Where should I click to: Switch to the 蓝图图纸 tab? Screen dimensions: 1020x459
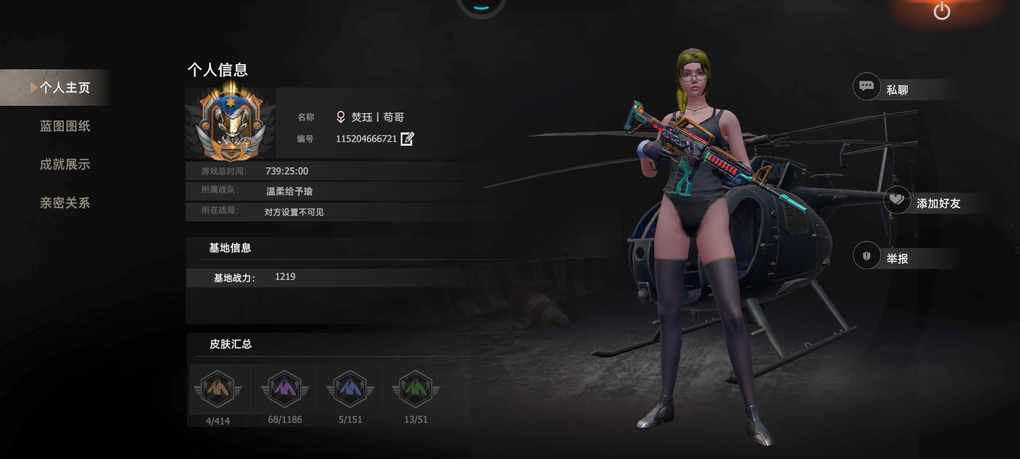coord(65,126)
